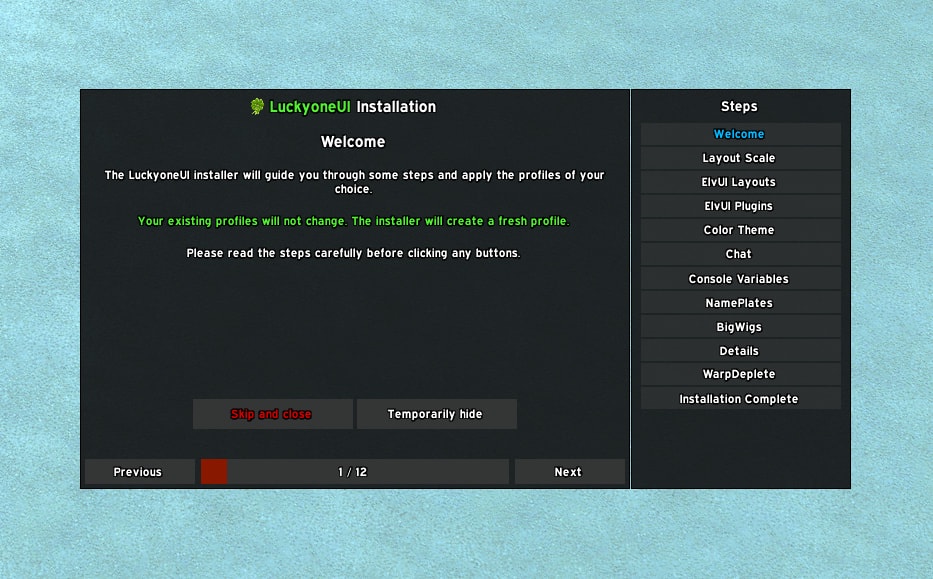Jump to the Layout Scale step

pos(740,158)
